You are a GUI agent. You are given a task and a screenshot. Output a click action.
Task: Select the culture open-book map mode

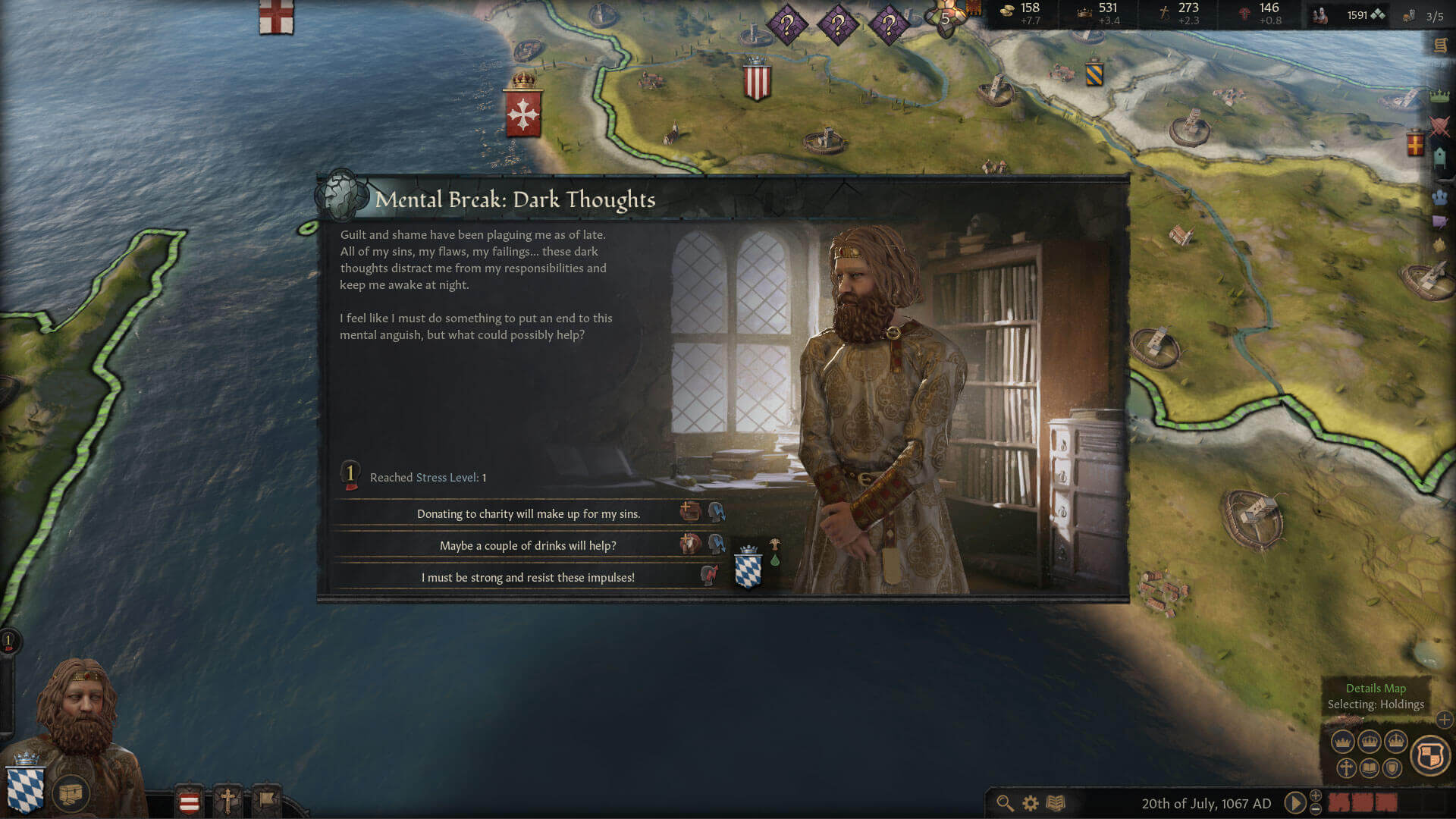[x=1369, y=768]
